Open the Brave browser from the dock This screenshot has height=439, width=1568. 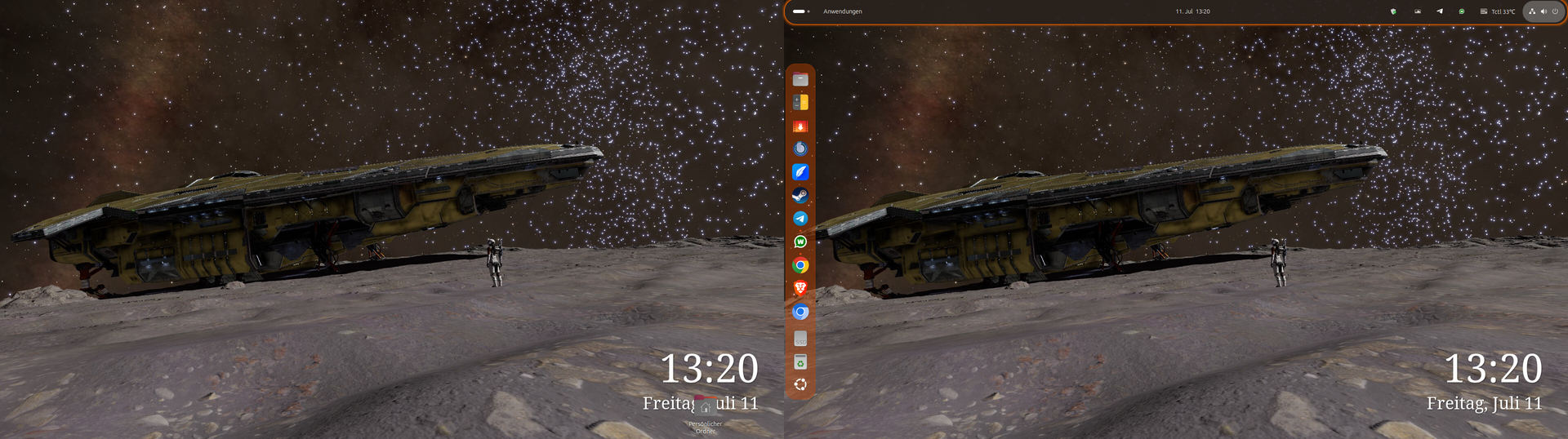[x=800, y=288]
